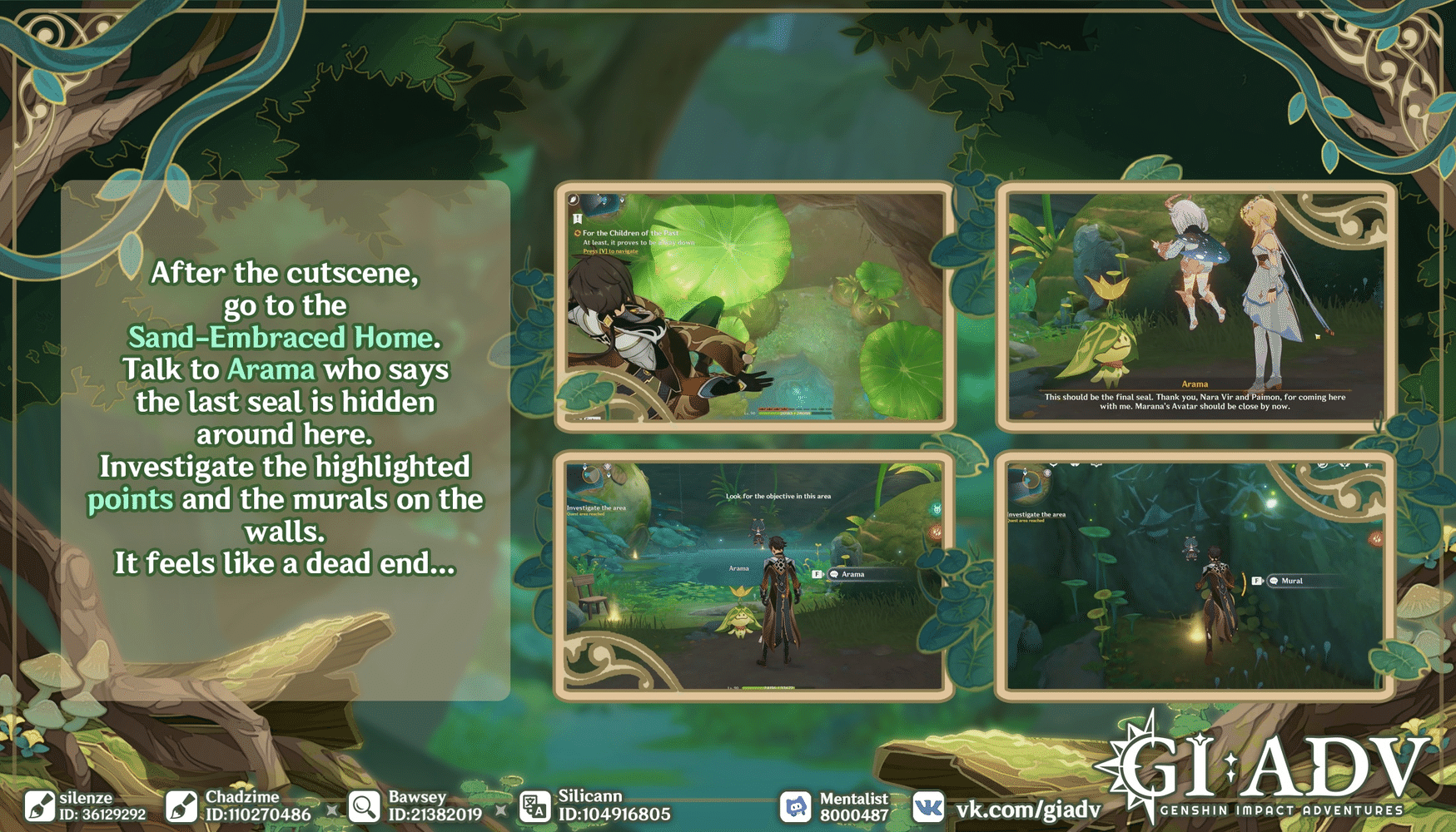Toggle the F-key interaction prompt for Mural
1456x832 pixels.
coord(1256,581)
